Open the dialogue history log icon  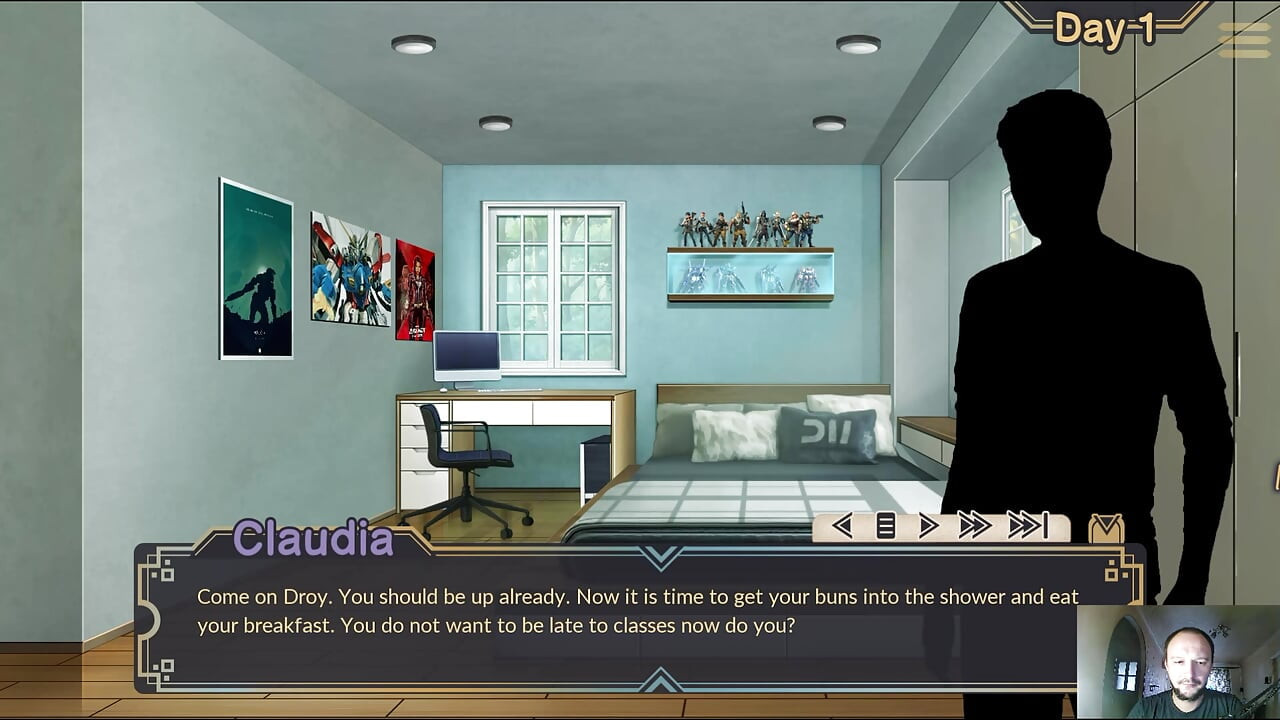[x=886, y=526]
